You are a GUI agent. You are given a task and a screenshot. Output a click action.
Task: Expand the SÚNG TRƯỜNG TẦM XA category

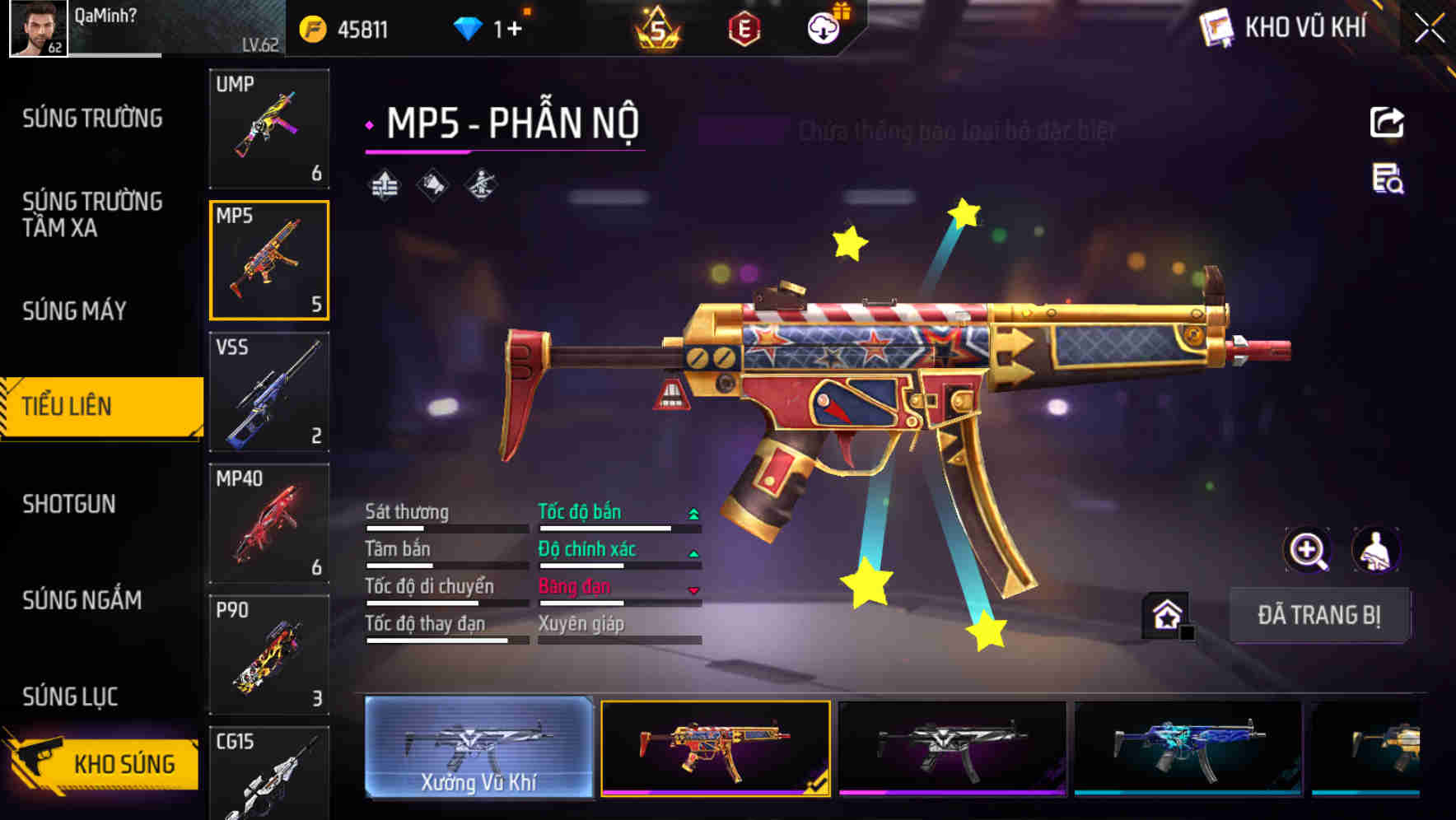point(91,215)
